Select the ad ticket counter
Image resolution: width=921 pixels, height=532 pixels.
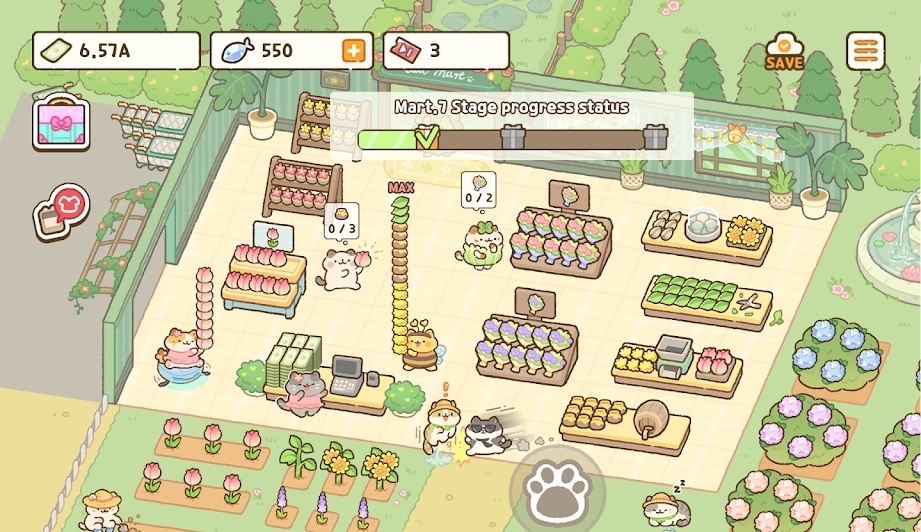point(446,51)
